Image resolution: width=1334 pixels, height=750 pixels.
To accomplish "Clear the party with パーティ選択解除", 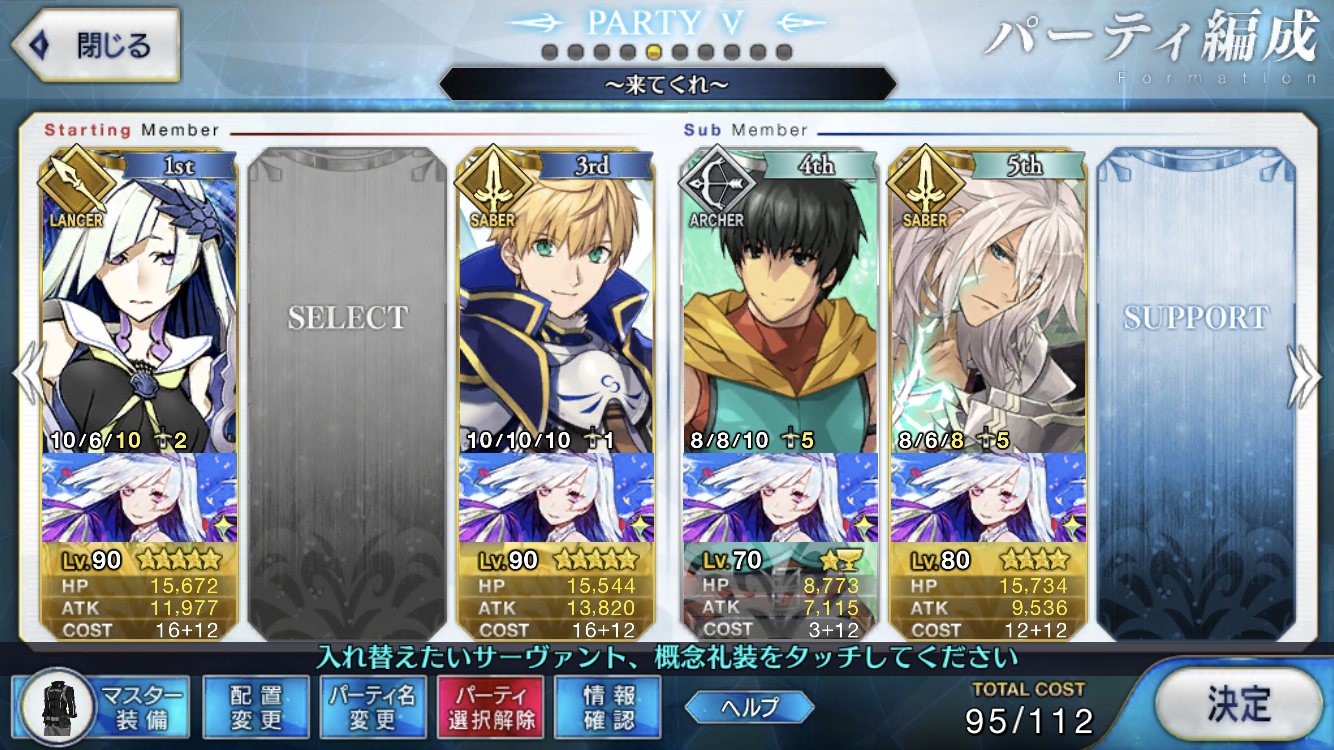I will (x=490, y=706).
